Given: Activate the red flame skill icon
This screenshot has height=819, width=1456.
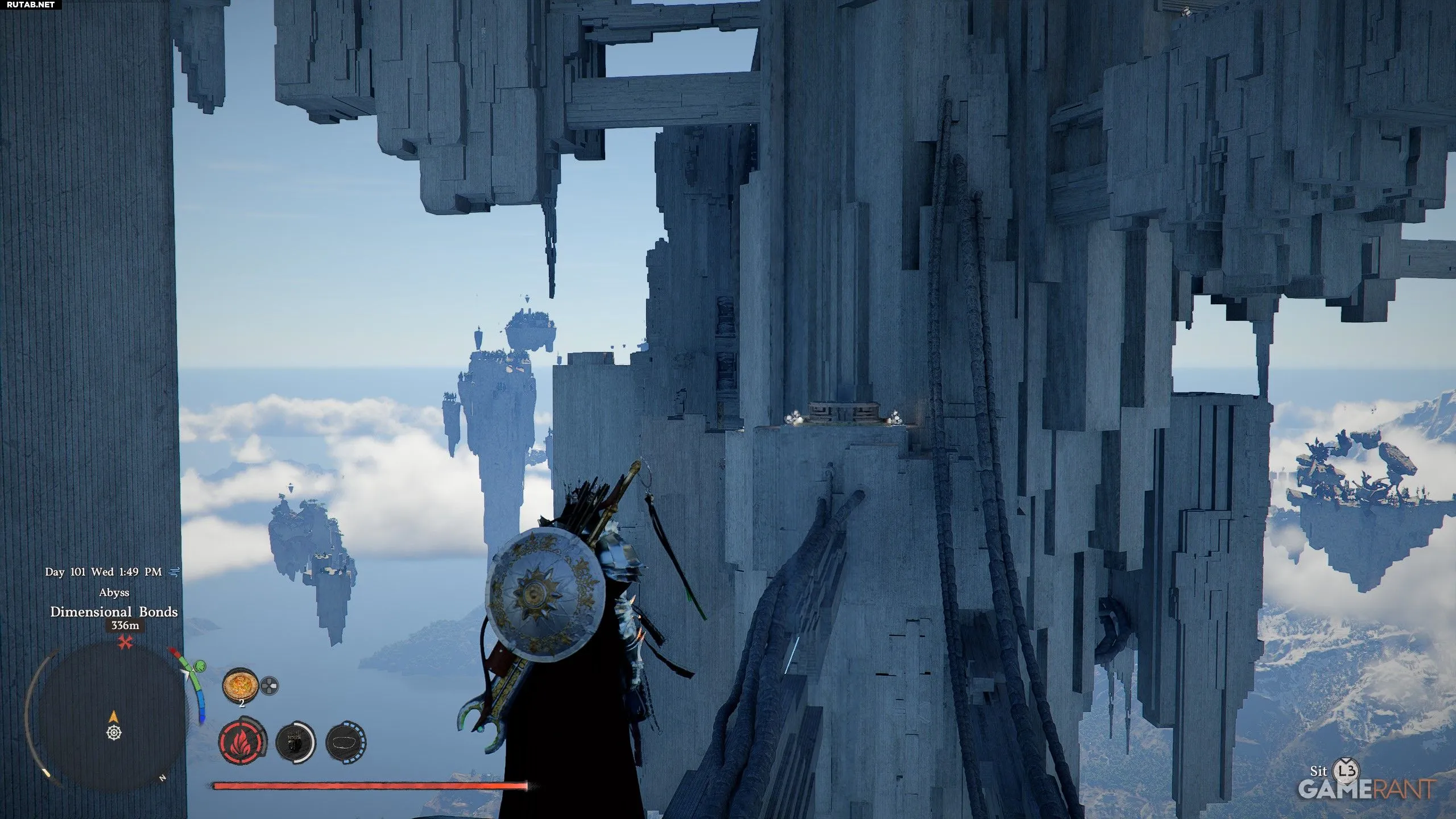Looking at the screenshot, I should pyautogui.click(x=243, y=742).
